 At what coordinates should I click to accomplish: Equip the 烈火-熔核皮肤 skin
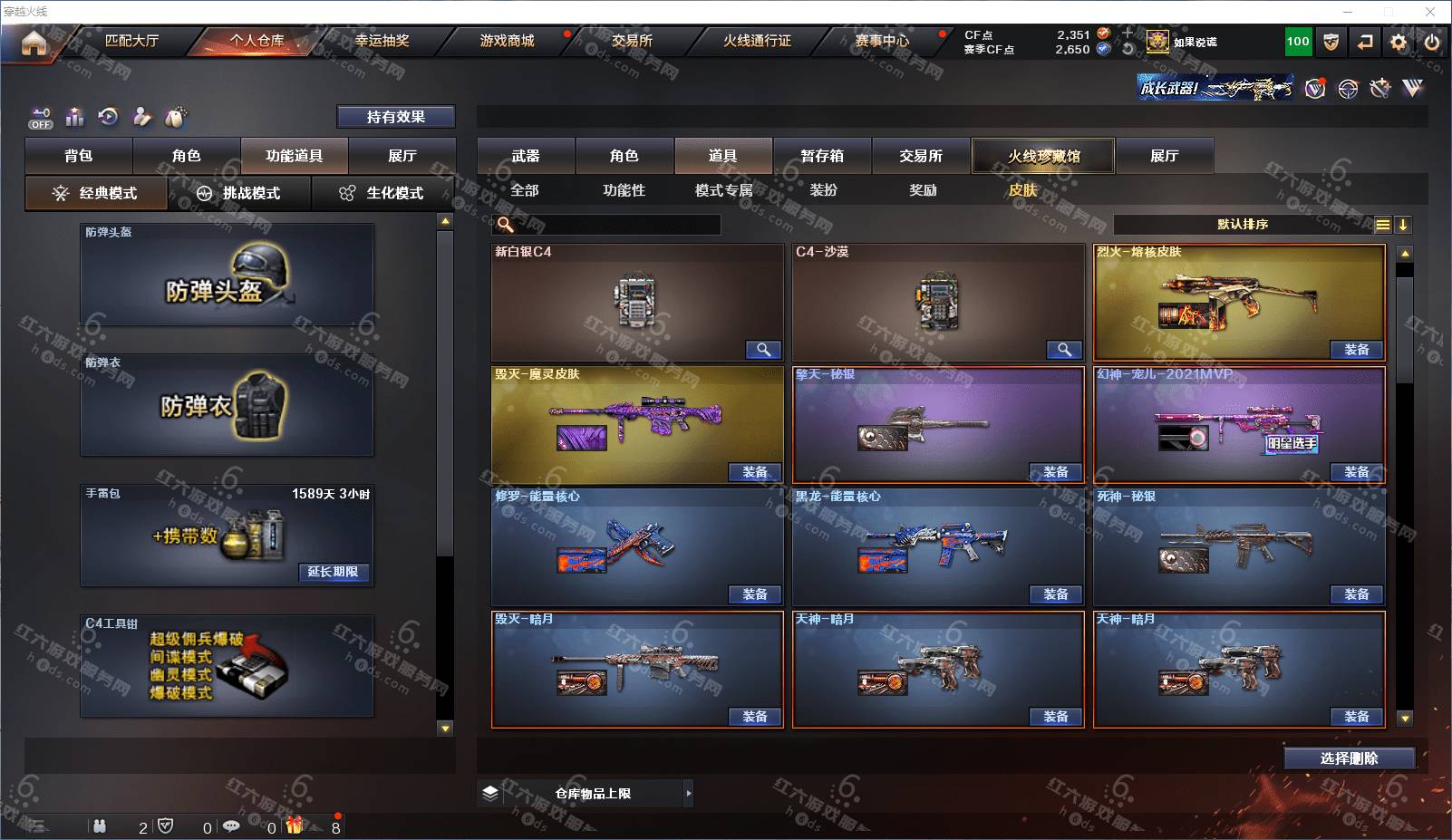pyautogui.click(x=1356, y=350)
